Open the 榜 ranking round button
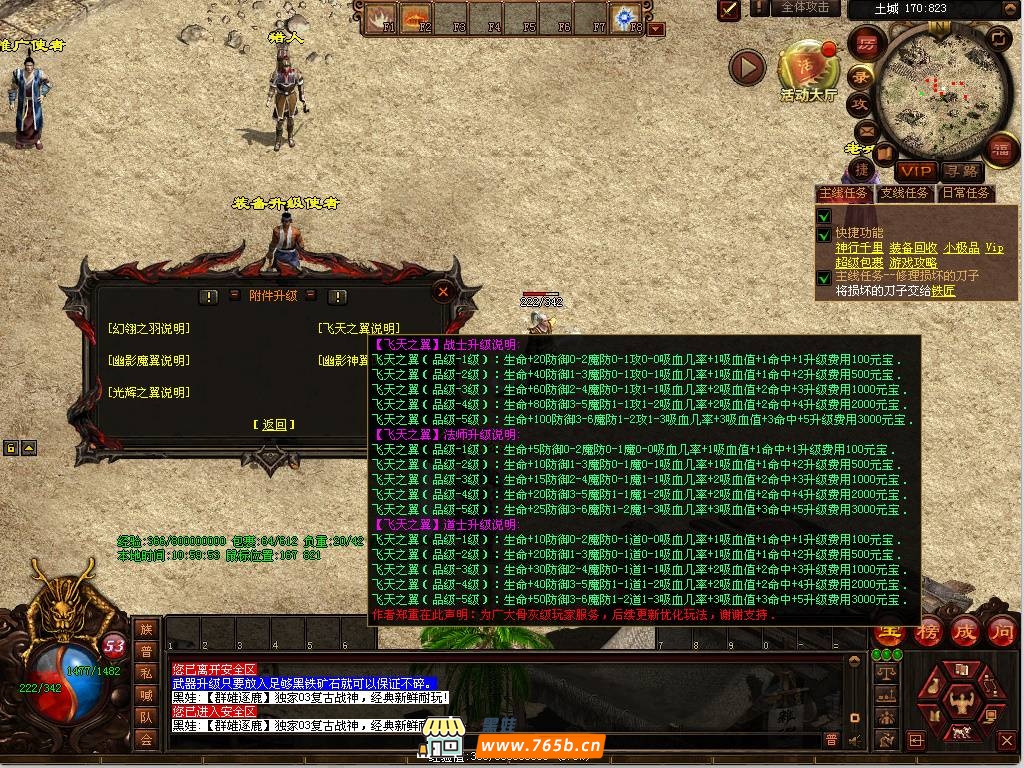Viewport: 1024px width, 768px height. point(928,632)
